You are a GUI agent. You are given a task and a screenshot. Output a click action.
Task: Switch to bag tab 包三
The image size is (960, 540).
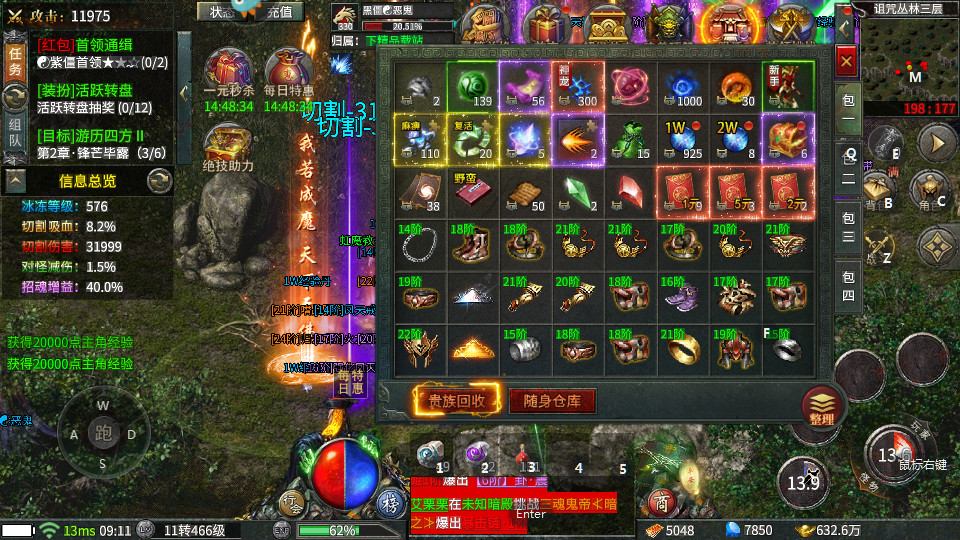coord(847,226)
